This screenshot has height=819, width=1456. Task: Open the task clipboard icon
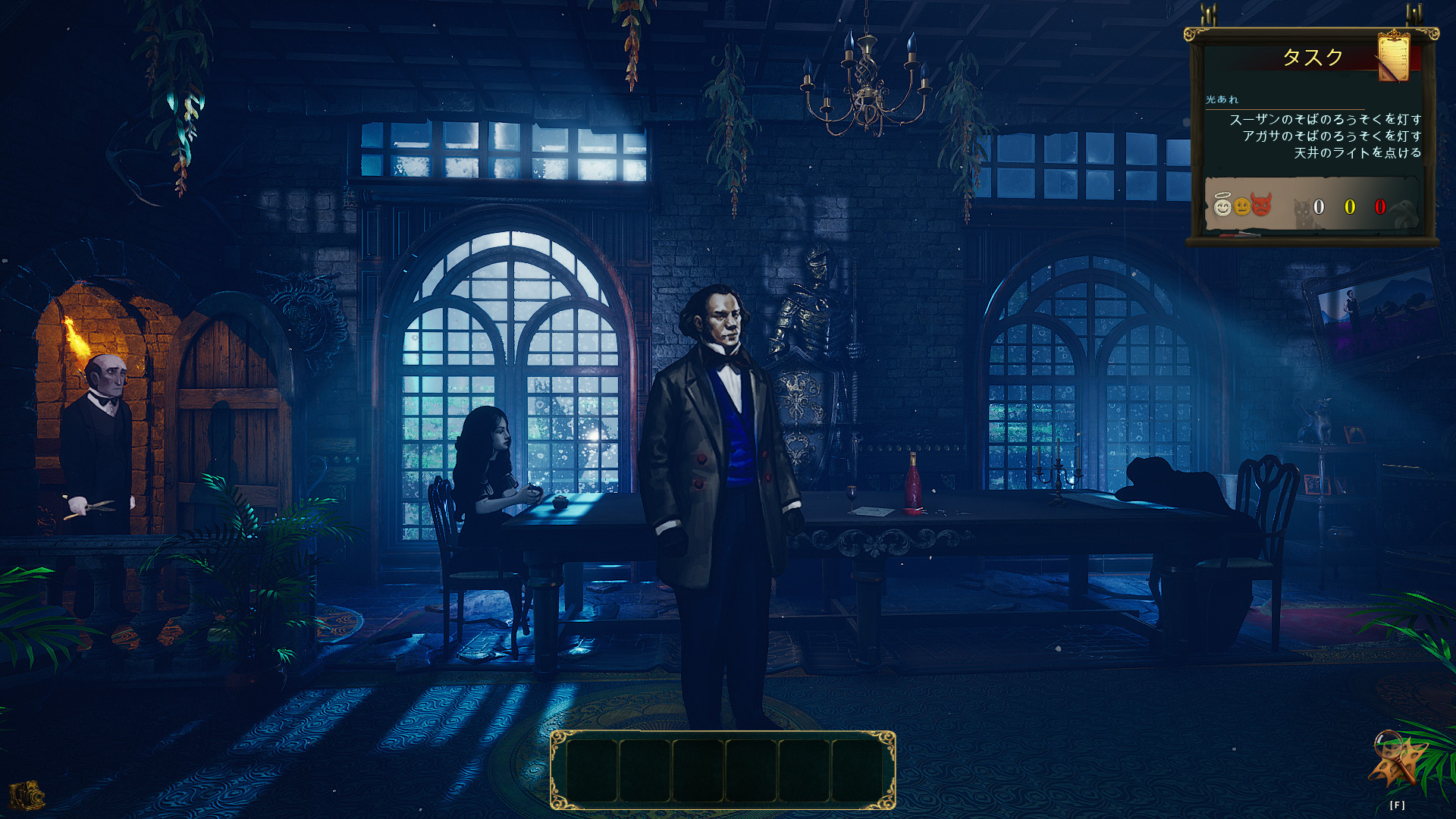click(1393, 56)
